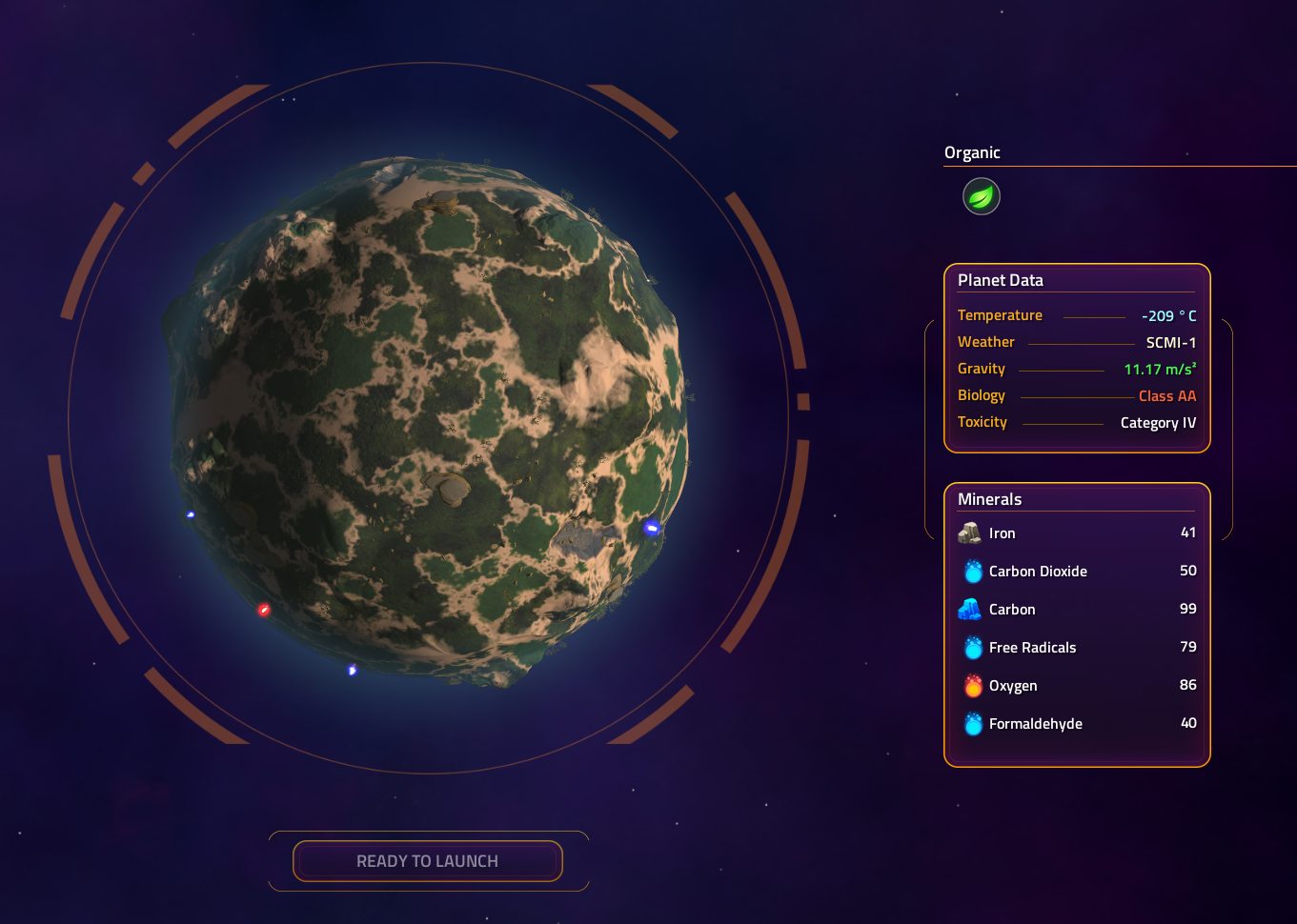Click the READY TO LAUNCH button
The image size is (1297, 924).
tap(427, 861)
